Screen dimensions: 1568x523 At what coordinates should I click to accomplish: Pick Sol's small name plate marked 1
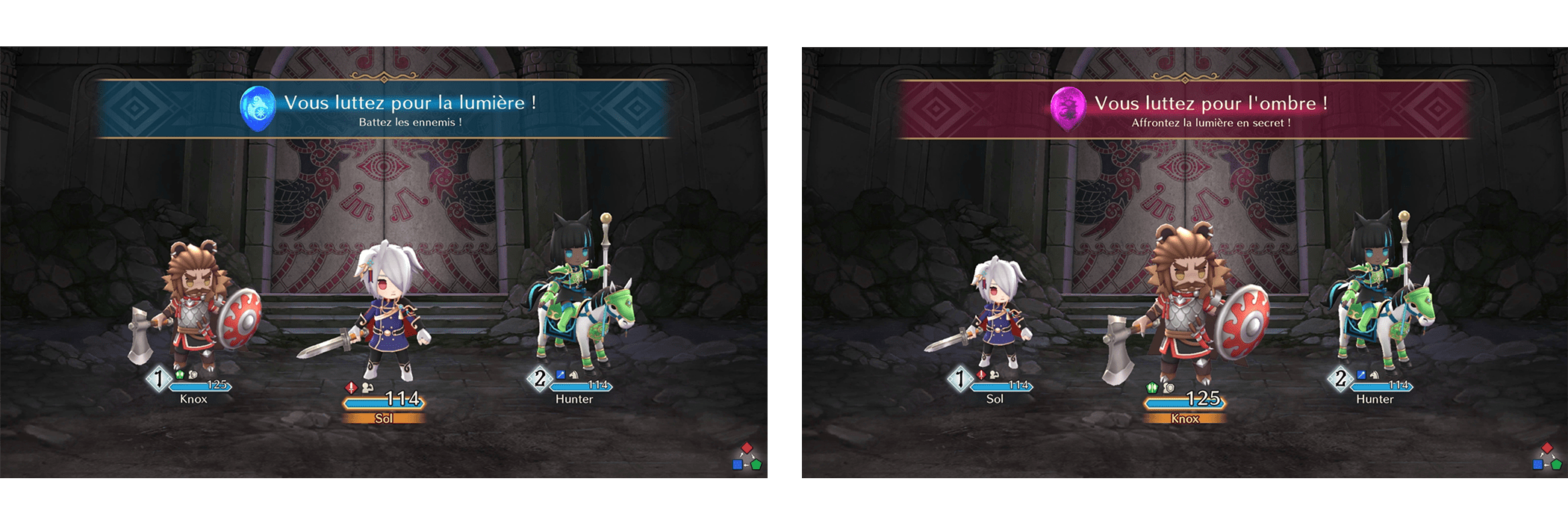pos(995,399)
